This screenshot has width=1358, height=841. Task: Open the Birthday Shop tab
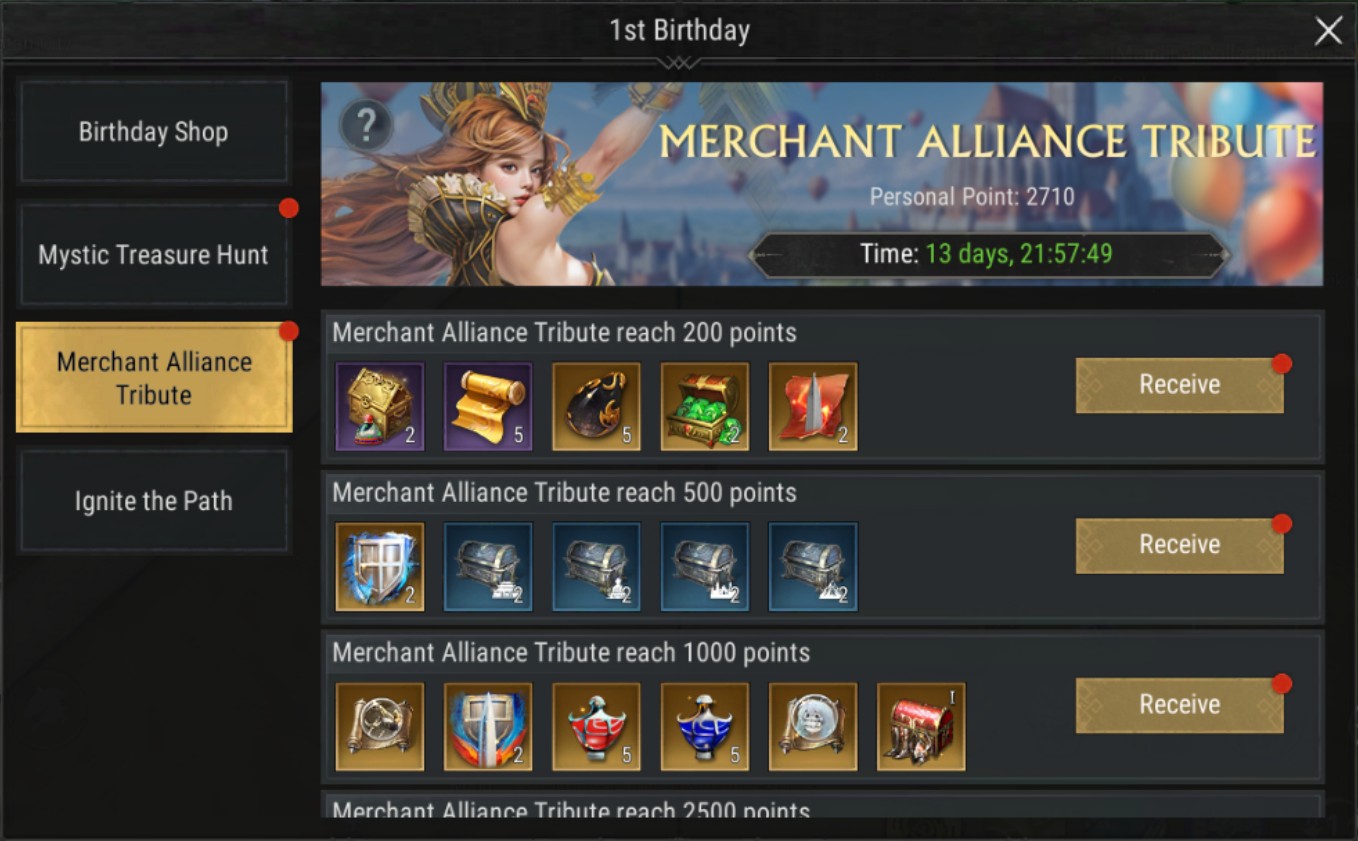[154, 132]
